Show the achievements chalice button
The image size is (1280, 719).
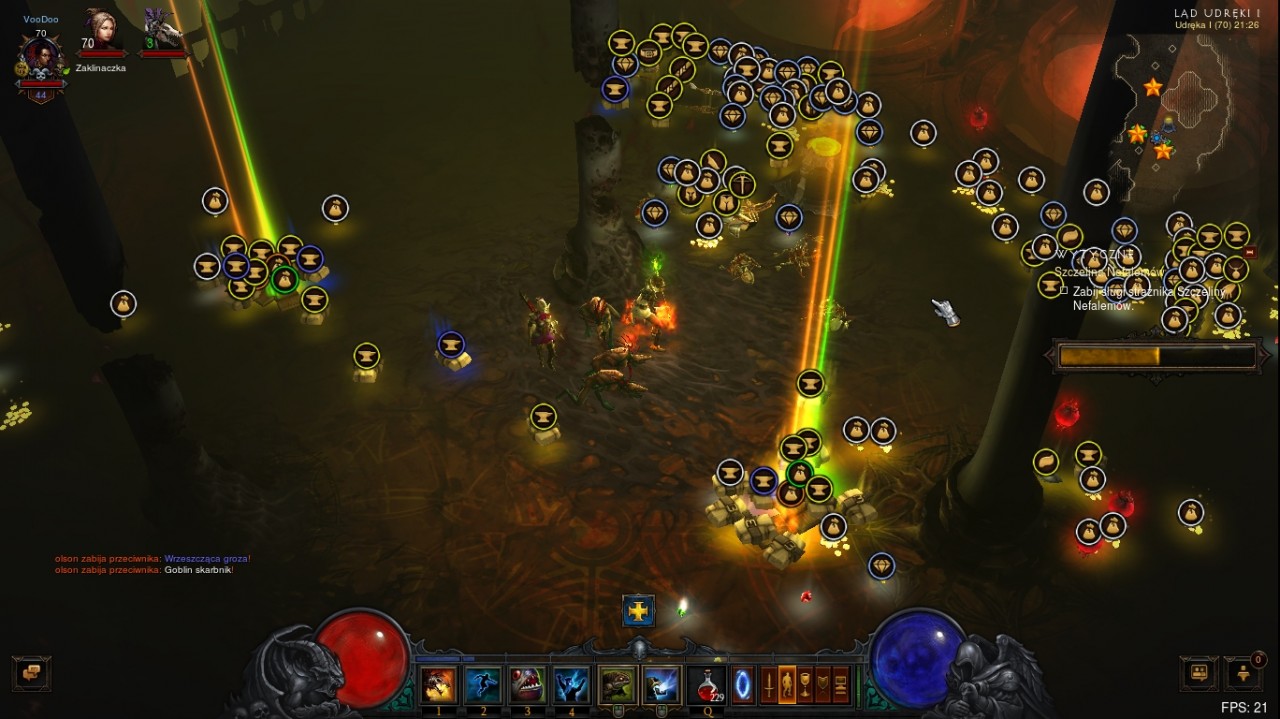point(805,684)
